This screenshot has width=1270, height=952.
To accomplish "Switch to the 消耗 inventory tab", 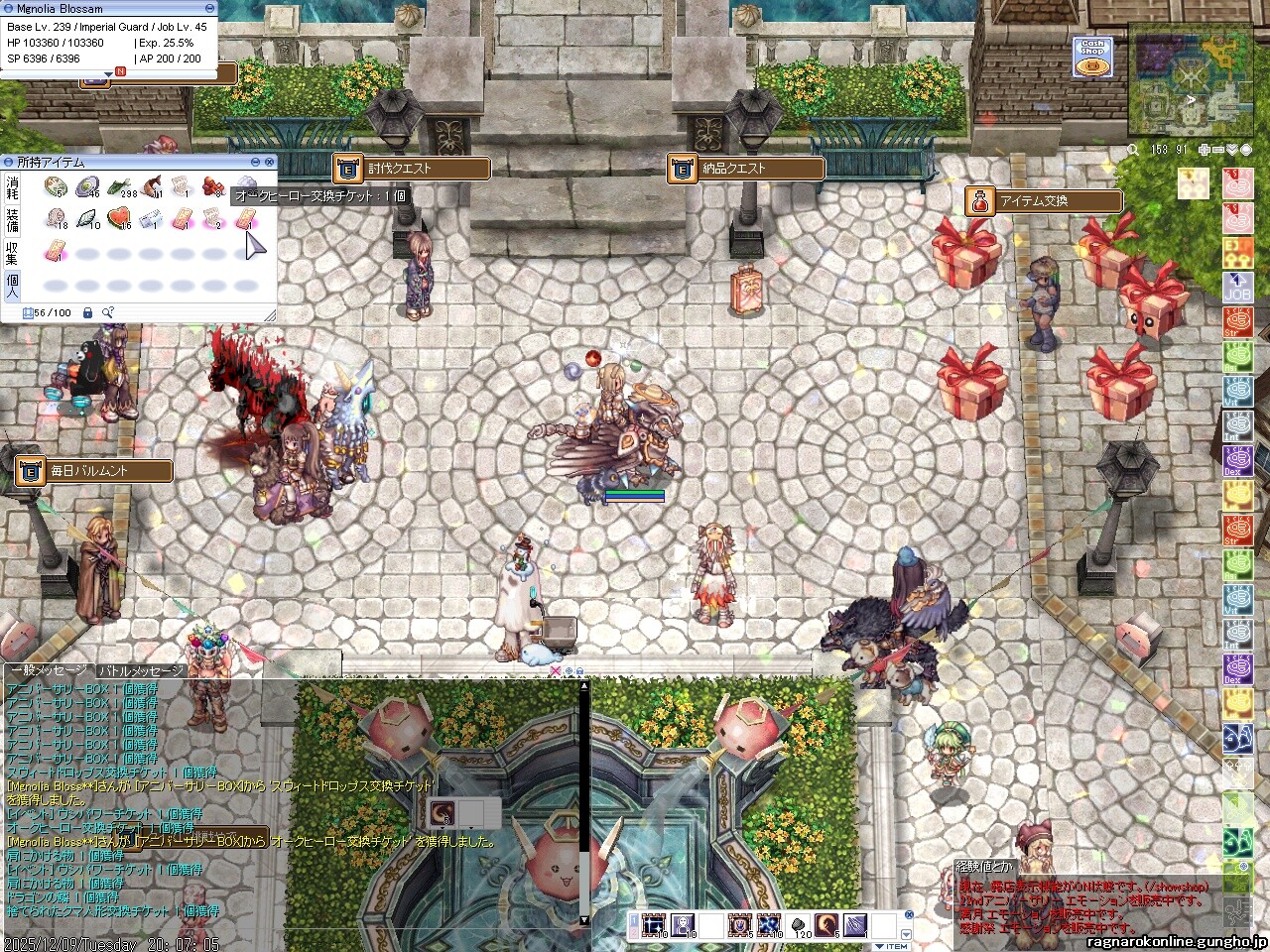I will click(13, 188).
